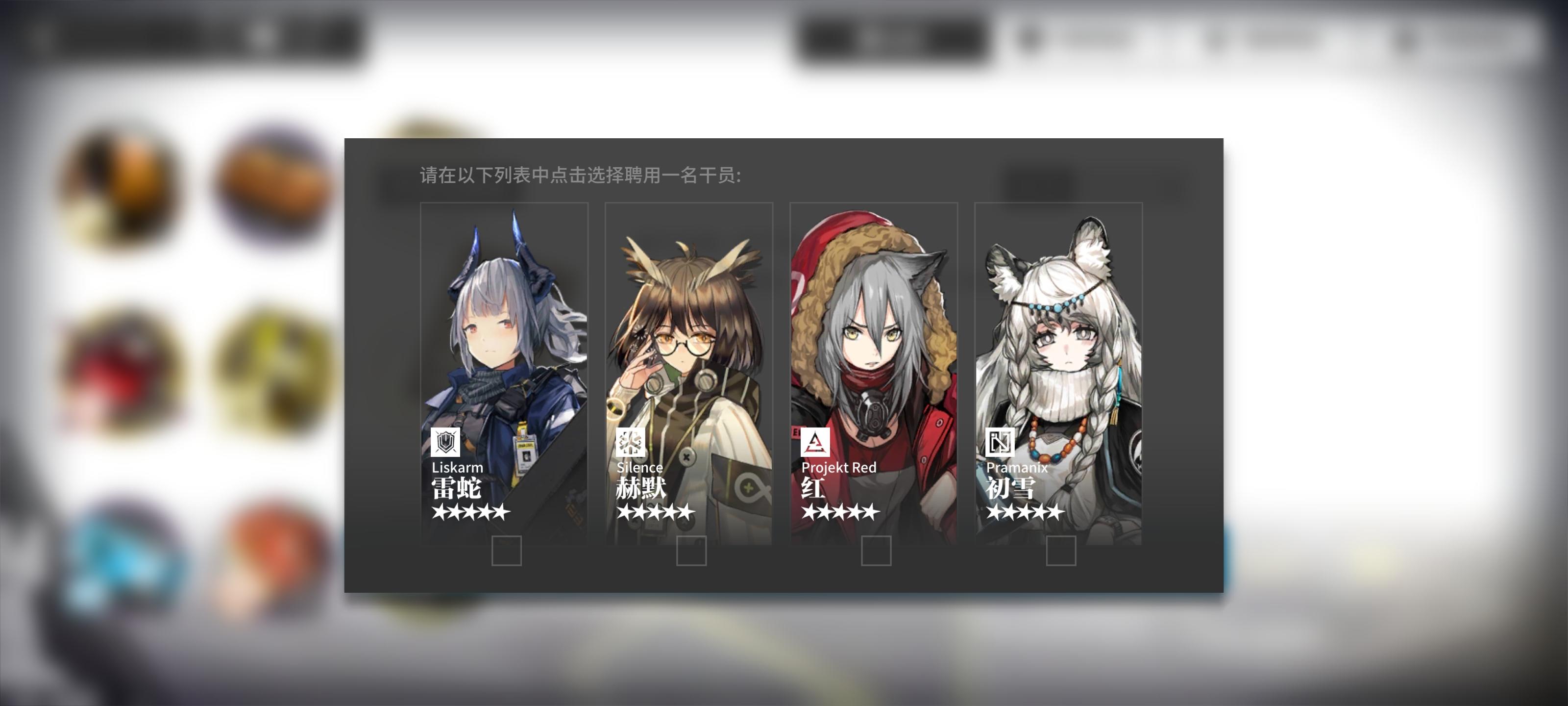Image resolution: width=1568 pixels, height=706 pixels.
Task: Click the name text Projekt Red
Action: pos(840,468)
